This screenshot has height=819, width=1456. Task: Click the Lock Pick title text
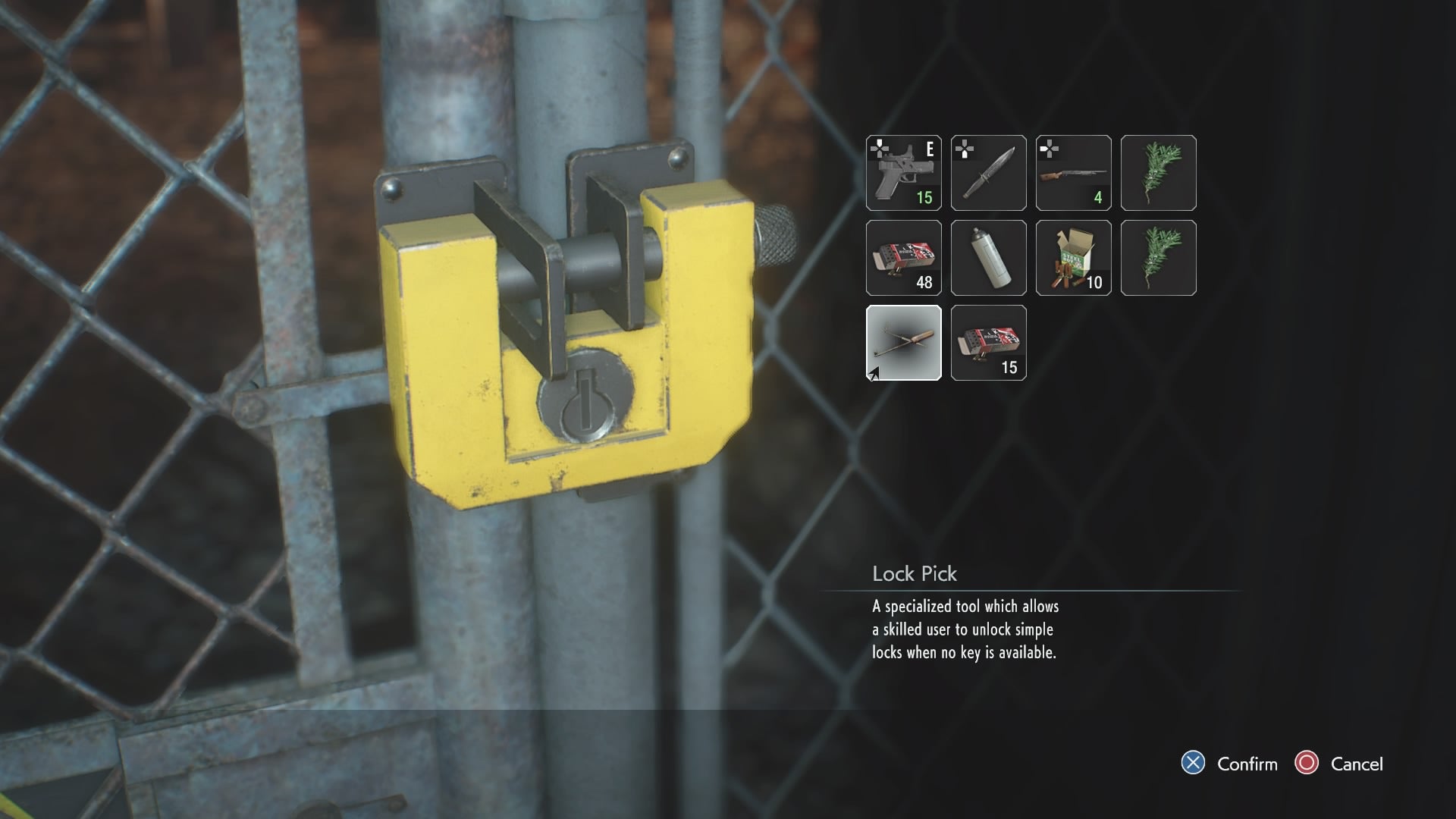(x=915, y=574)
